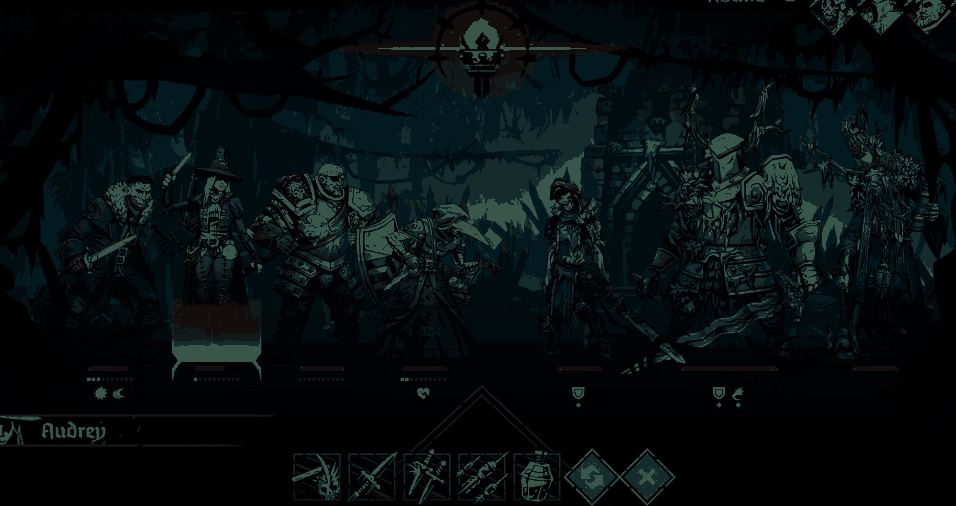Click the swap position arrows button

click(x=591, y=477)
